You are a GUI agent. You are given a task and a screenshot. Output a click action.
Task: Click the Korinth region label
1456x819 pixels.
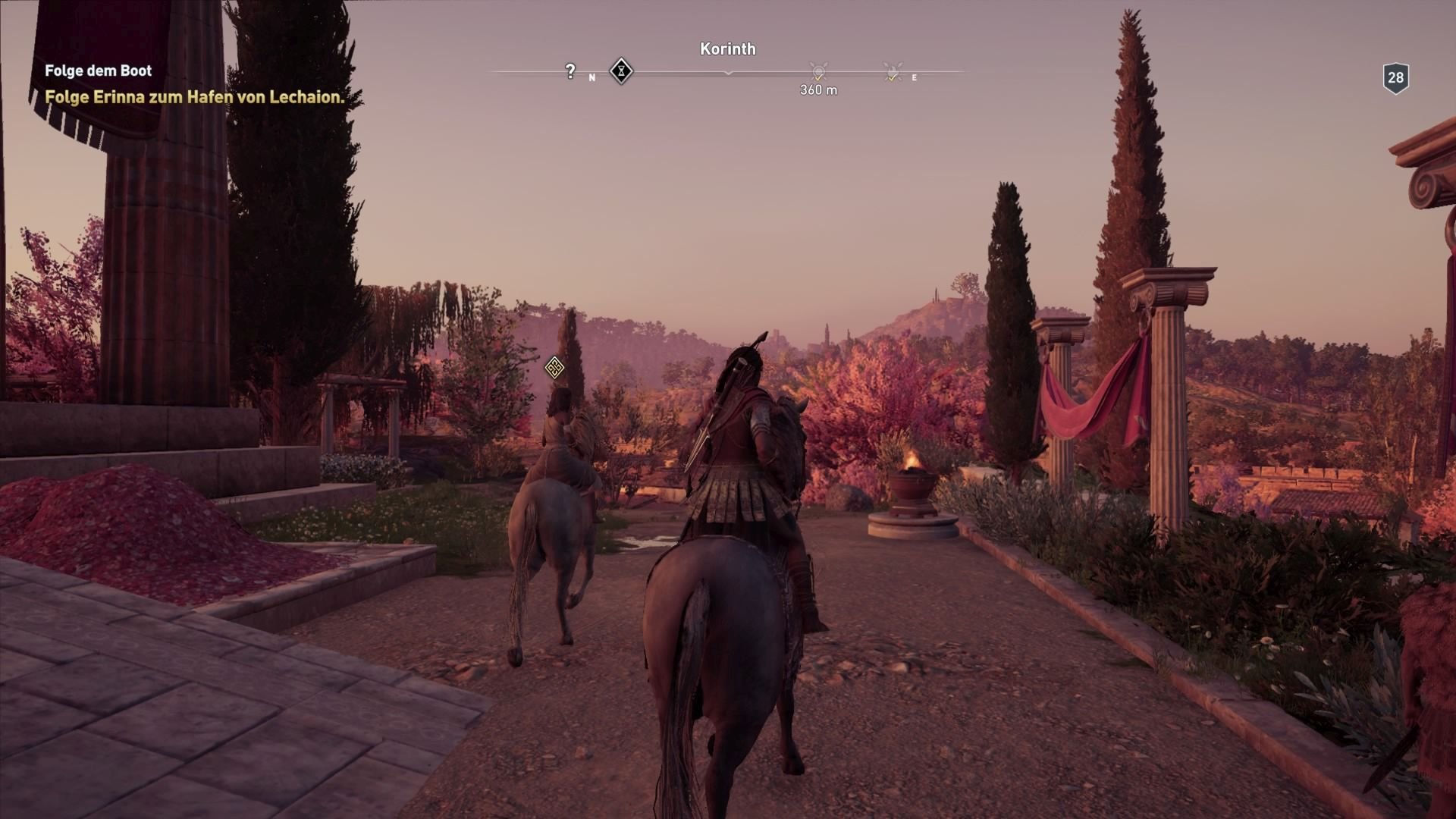[x=727, y=48]
